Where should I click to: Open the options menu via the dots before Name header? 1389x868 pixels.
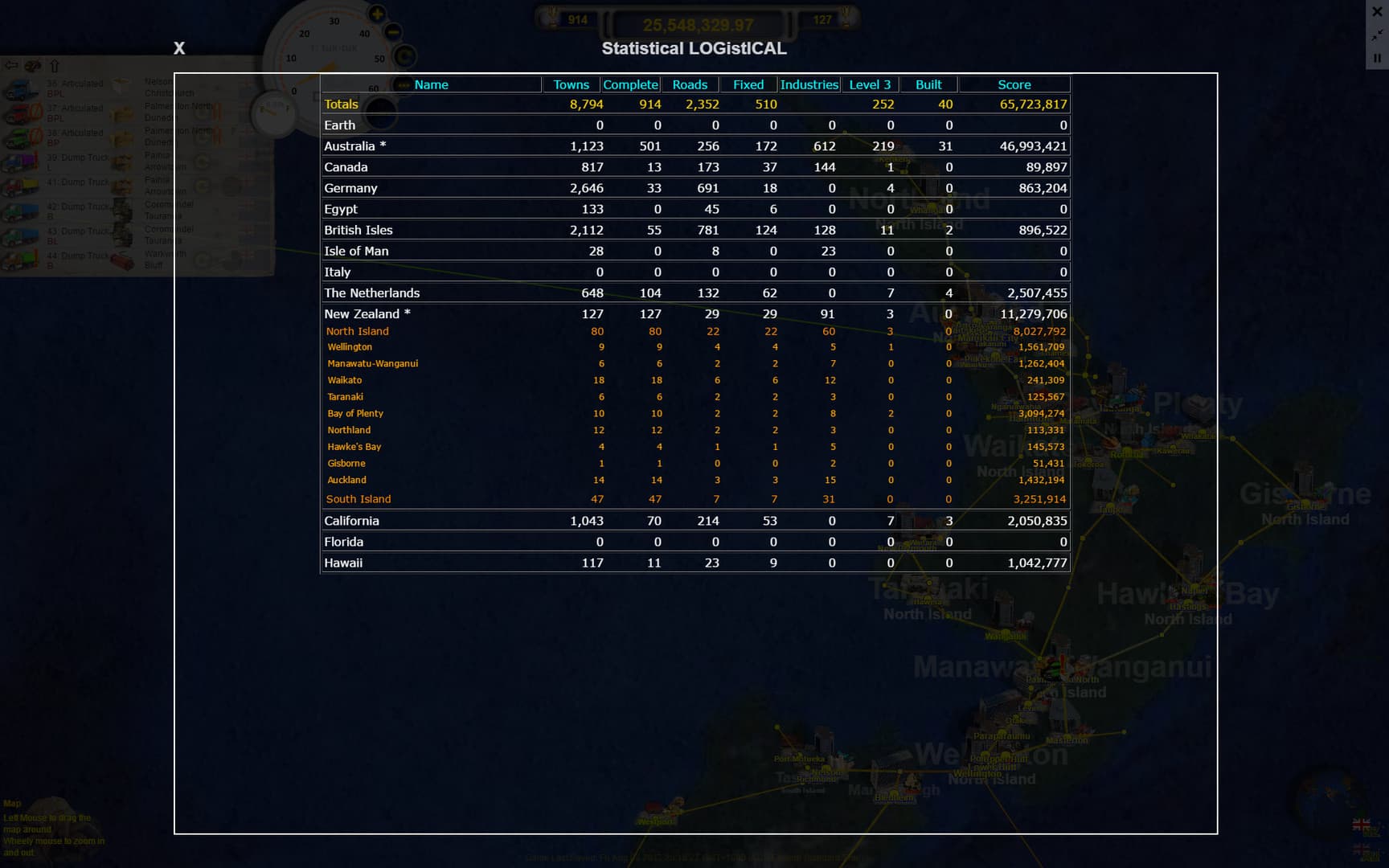click(403, 84)
